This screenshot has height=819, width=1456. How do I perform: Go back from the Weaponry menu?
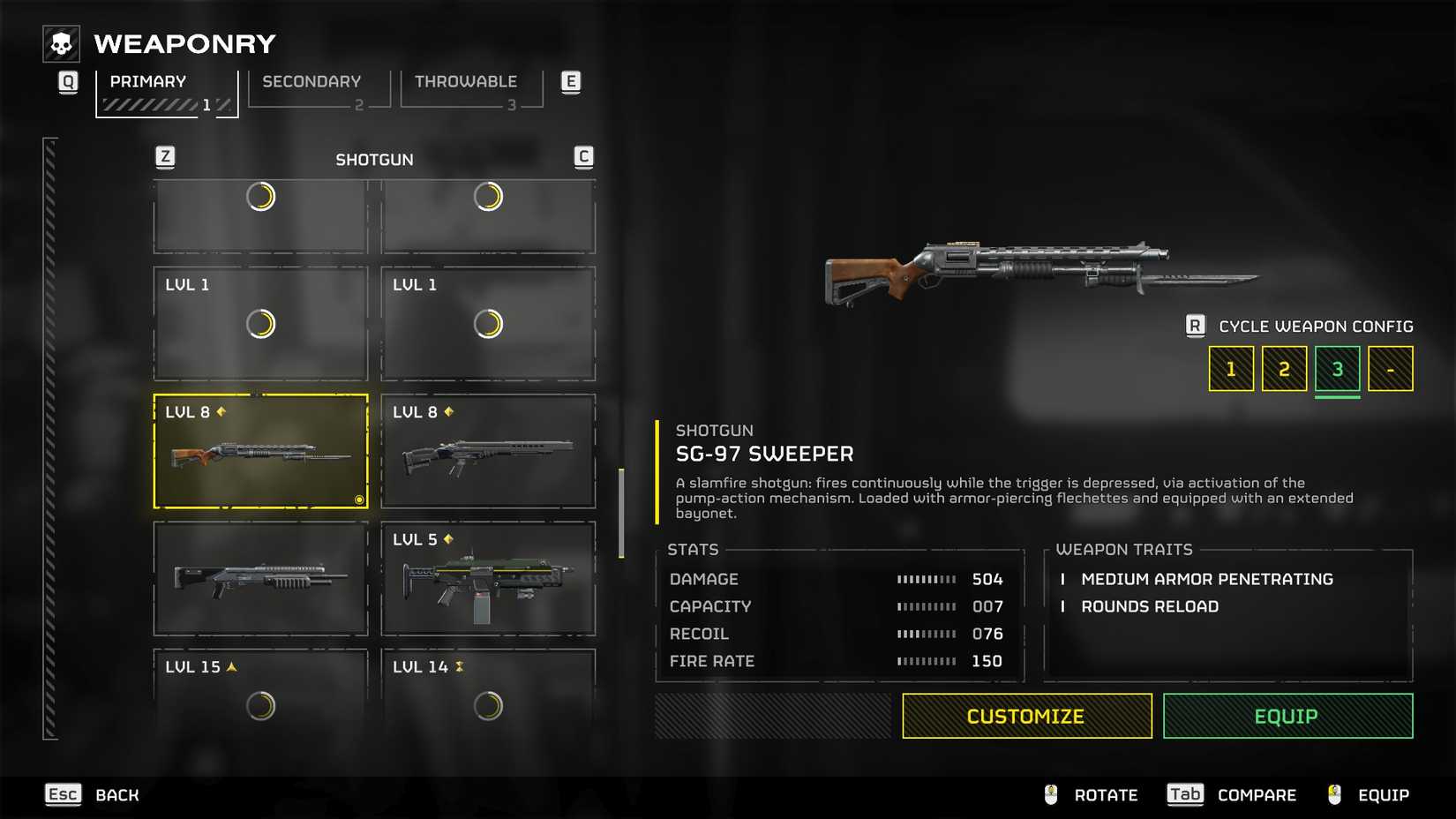93,795
